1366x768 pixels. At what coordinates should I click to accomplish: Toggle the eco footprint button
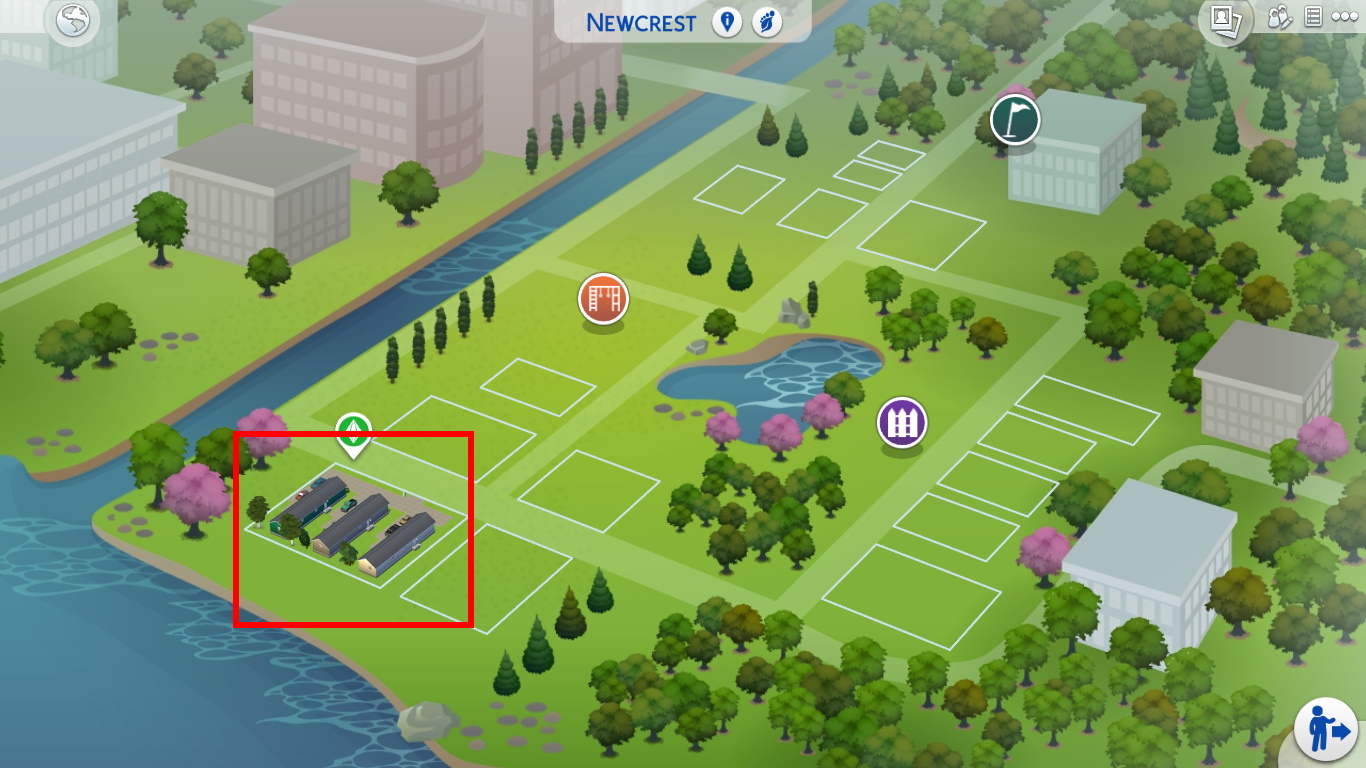767,22
